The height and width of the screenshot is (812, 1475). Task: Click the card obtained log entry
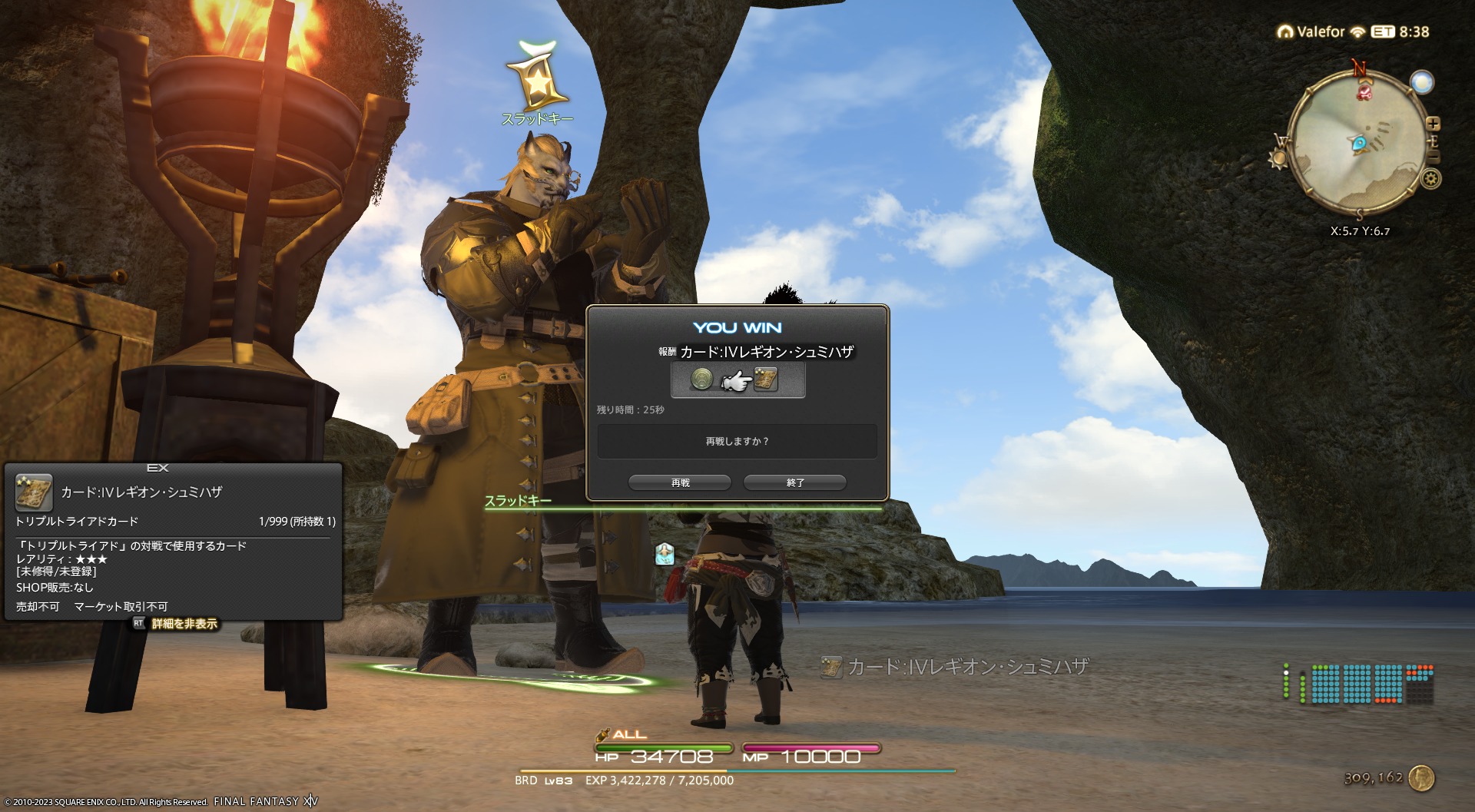tap(956, 667)
